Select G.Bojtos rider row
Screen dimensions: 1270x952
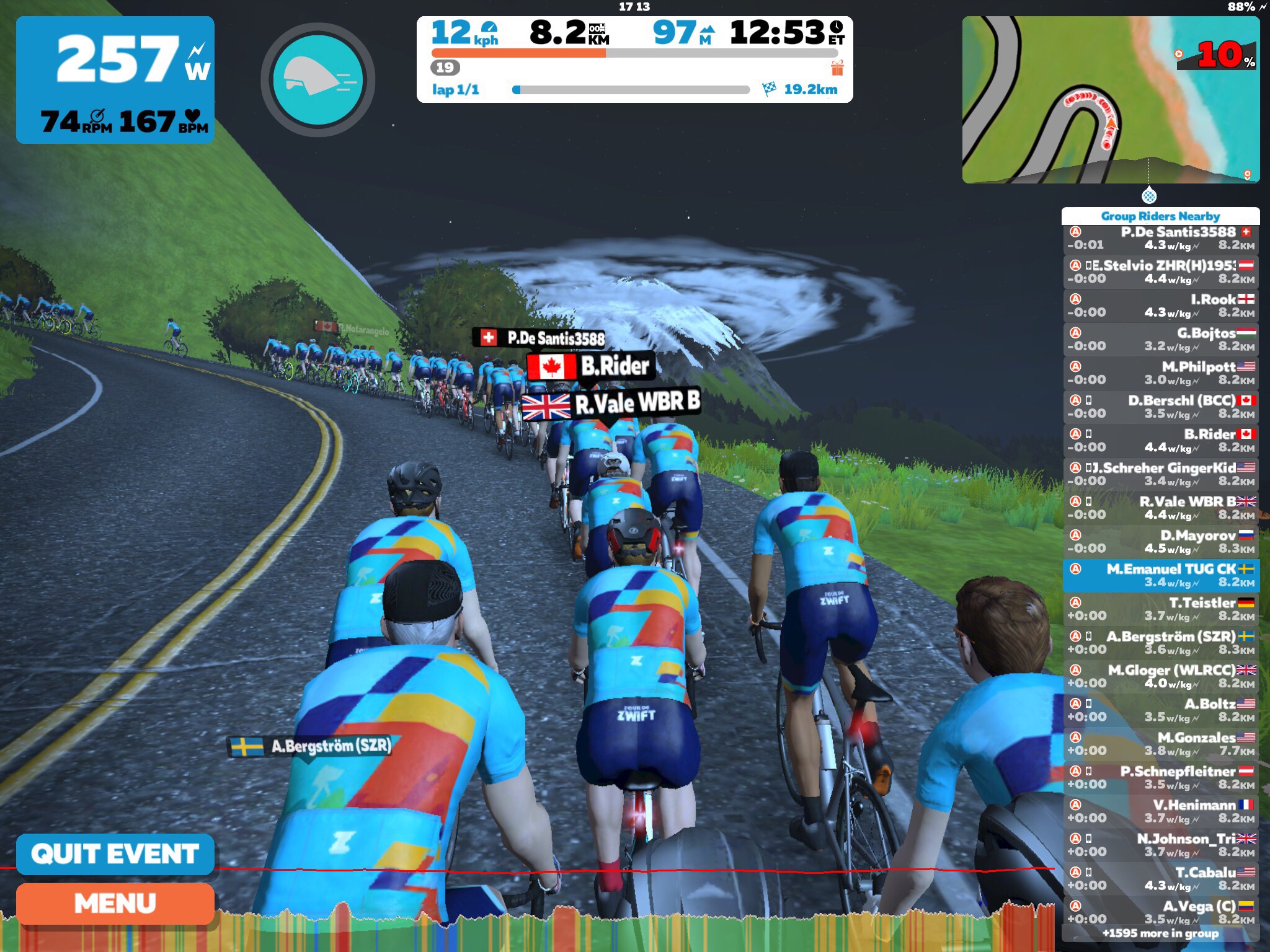[x=1160, y=340]
